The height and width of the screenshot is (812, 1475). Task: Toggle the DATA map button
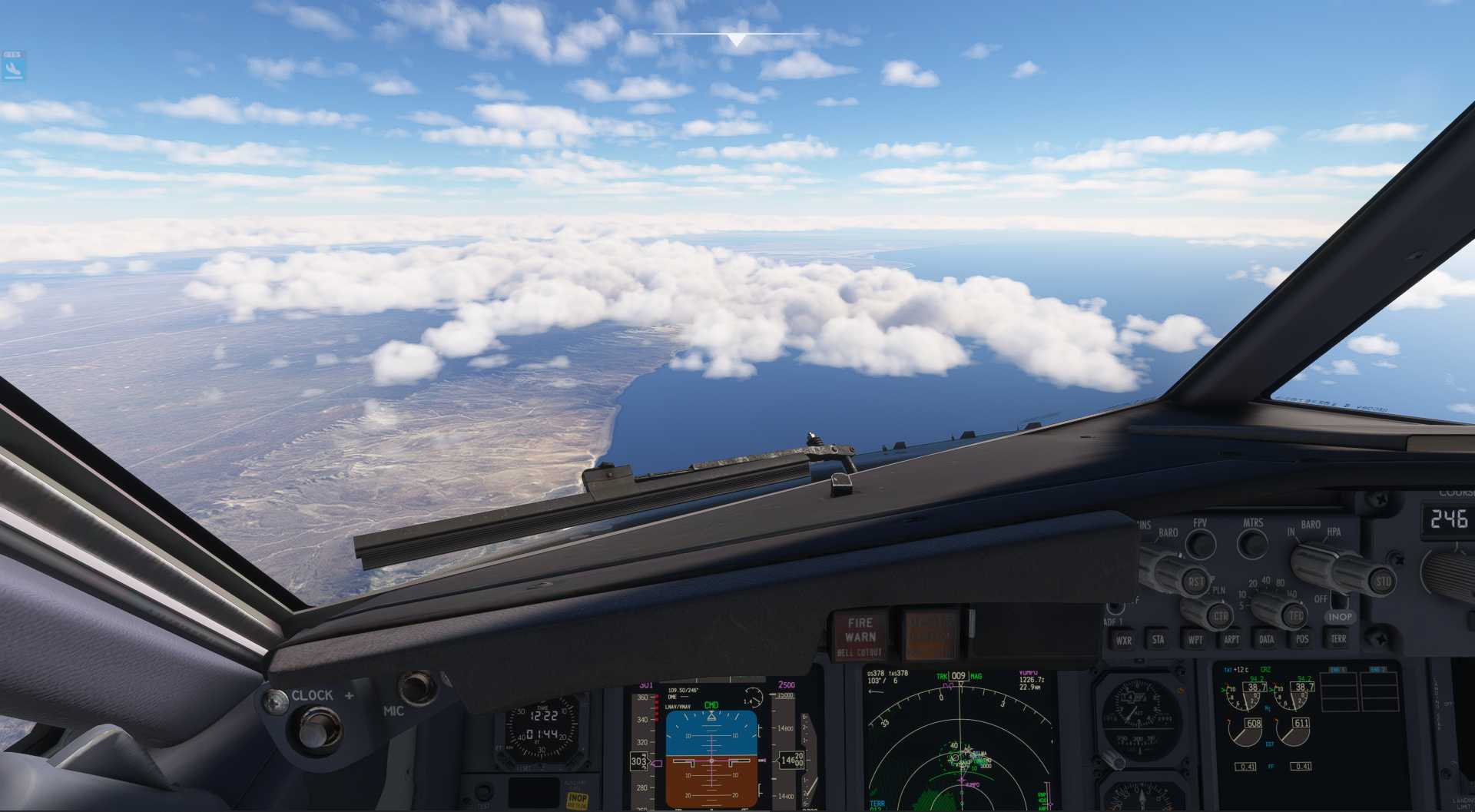1267,639
